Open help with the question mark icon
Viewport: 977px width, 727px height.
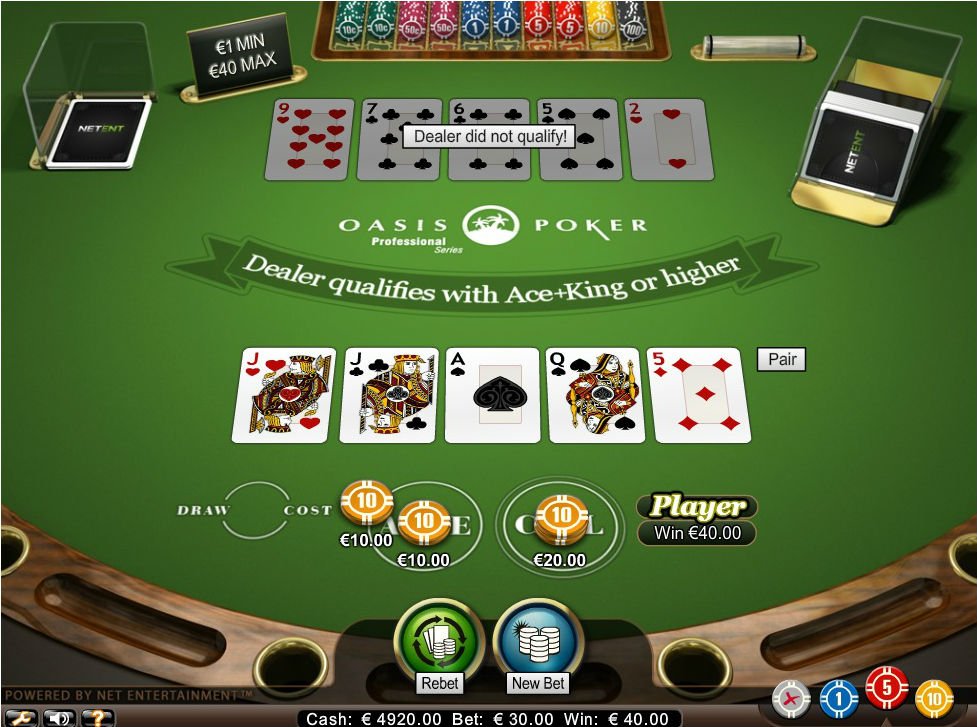(98, 718)
